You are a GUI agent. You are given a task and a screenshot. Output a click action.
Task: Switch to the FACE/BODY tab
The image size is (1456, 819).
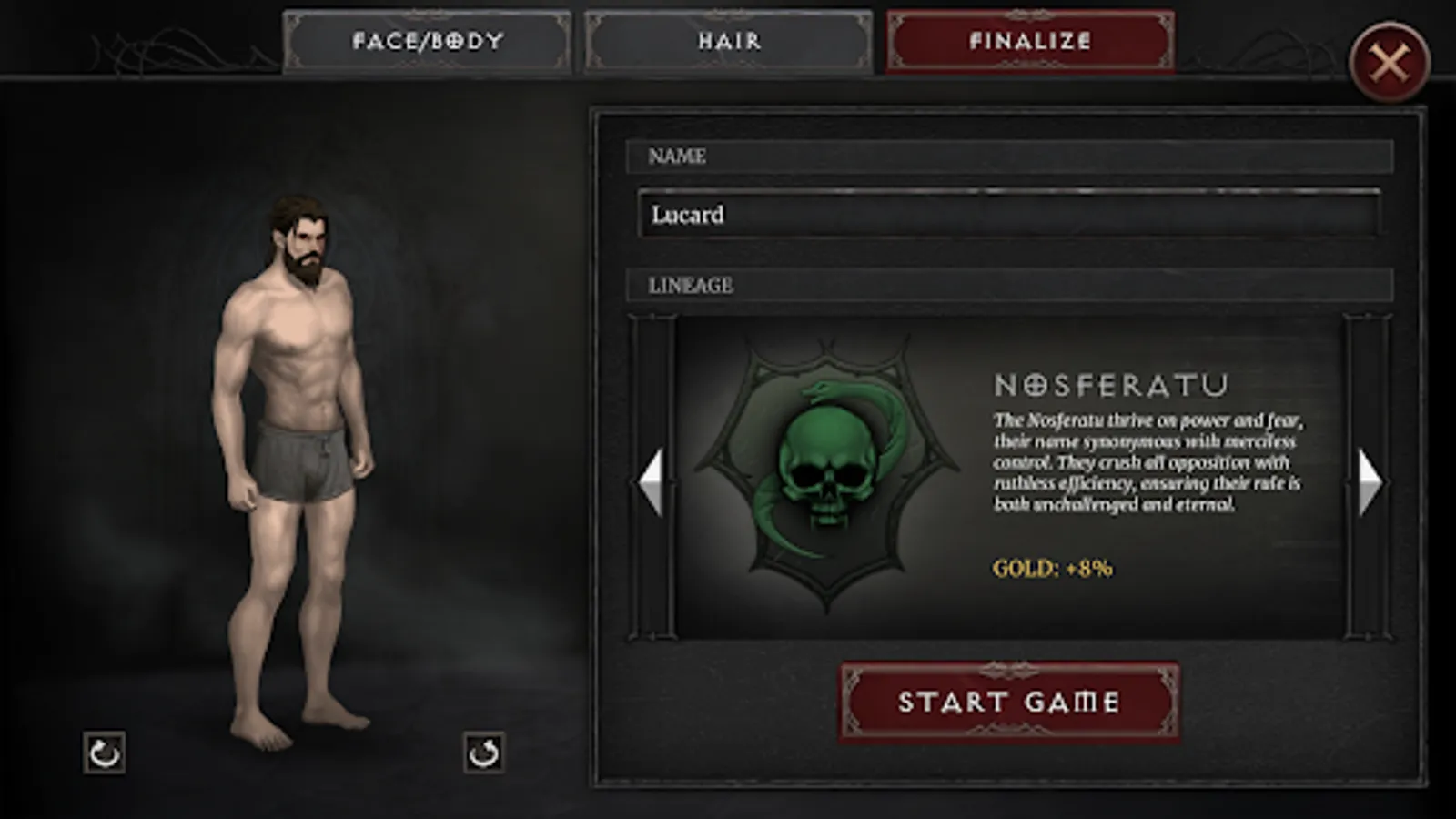(428, 41)
